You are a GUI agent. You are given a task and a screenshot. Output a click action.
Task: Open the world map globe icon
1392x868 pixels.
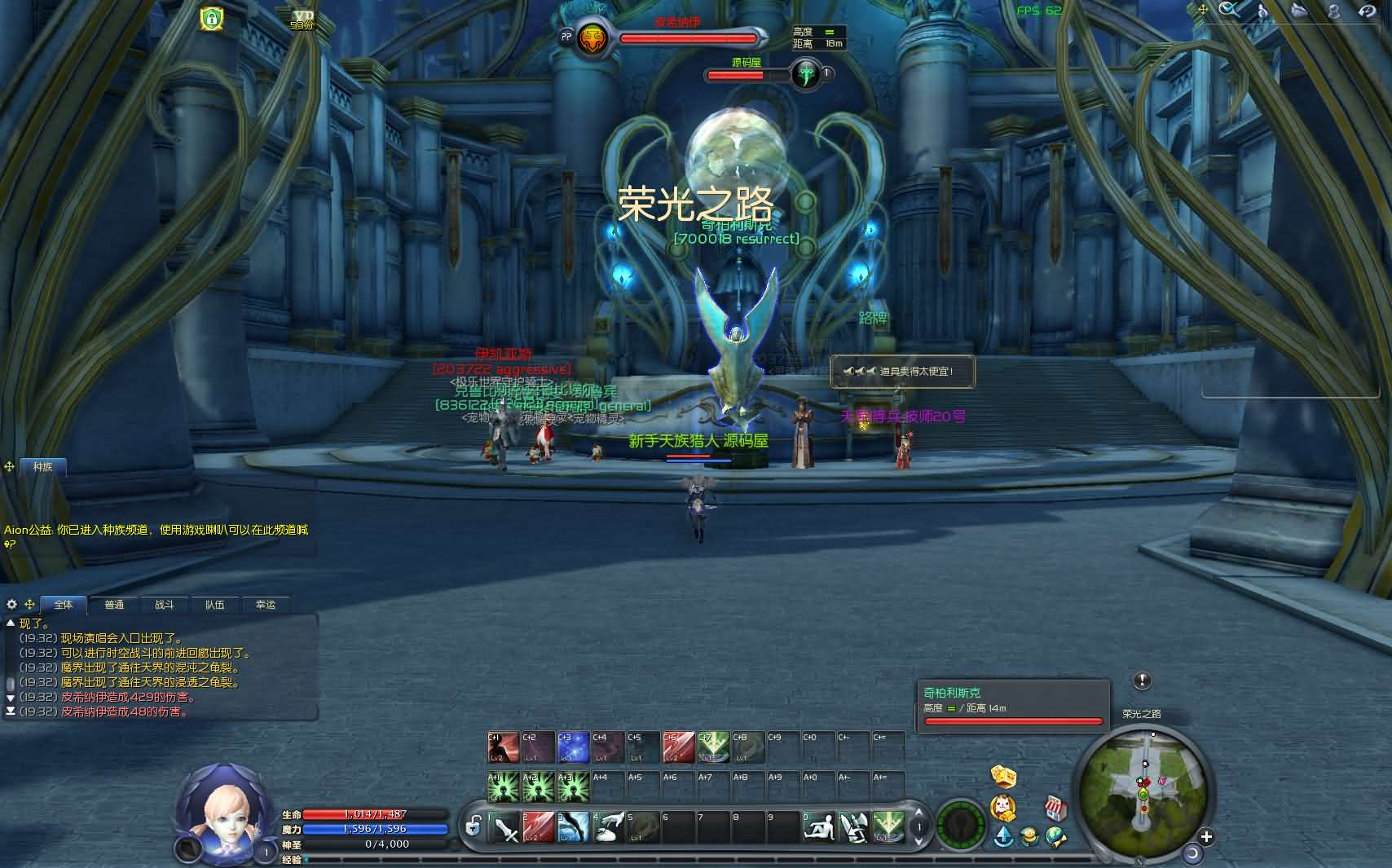click(x=1056, y=837)
